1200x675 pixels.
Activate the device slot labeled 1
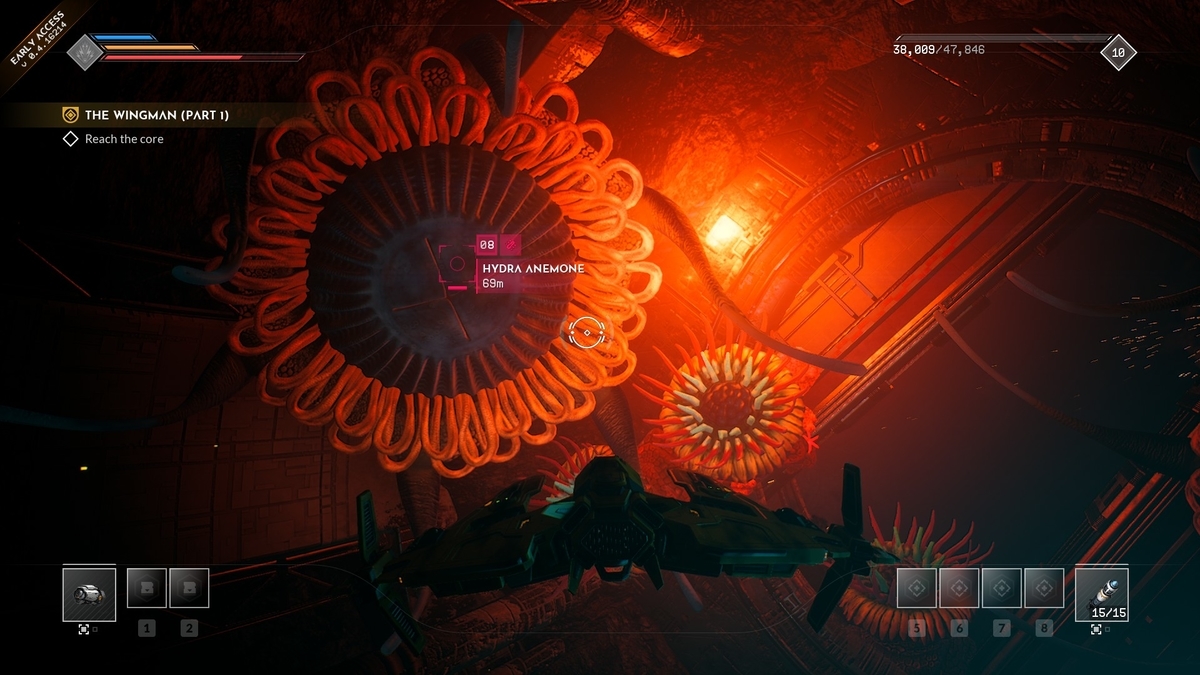tap(147, 588)
